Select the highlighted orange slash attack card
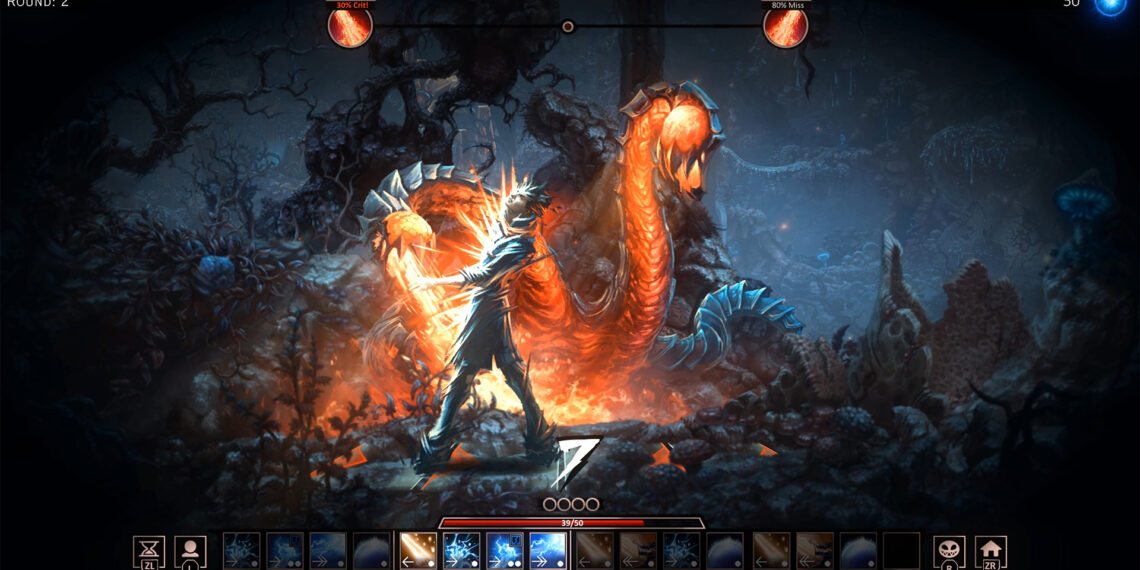 (x=417, y=550)
